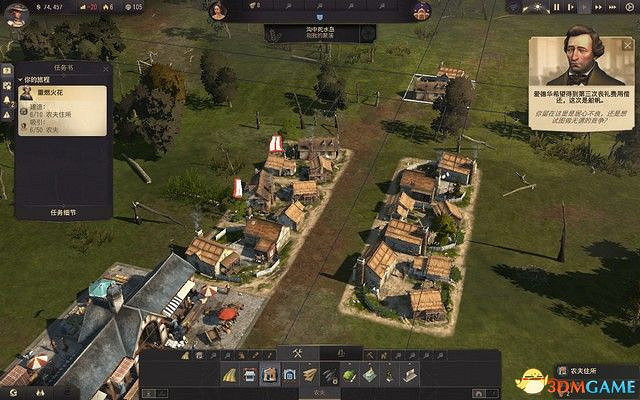Select the marketplace building icon

(249, 375)
